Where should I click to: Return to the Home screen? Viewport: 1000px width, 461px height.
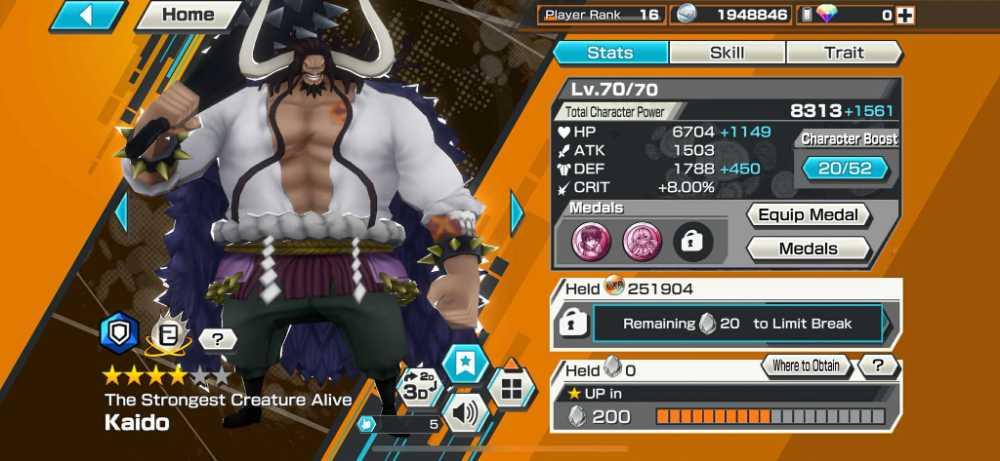pyautogui.click(x=188, y=15)
